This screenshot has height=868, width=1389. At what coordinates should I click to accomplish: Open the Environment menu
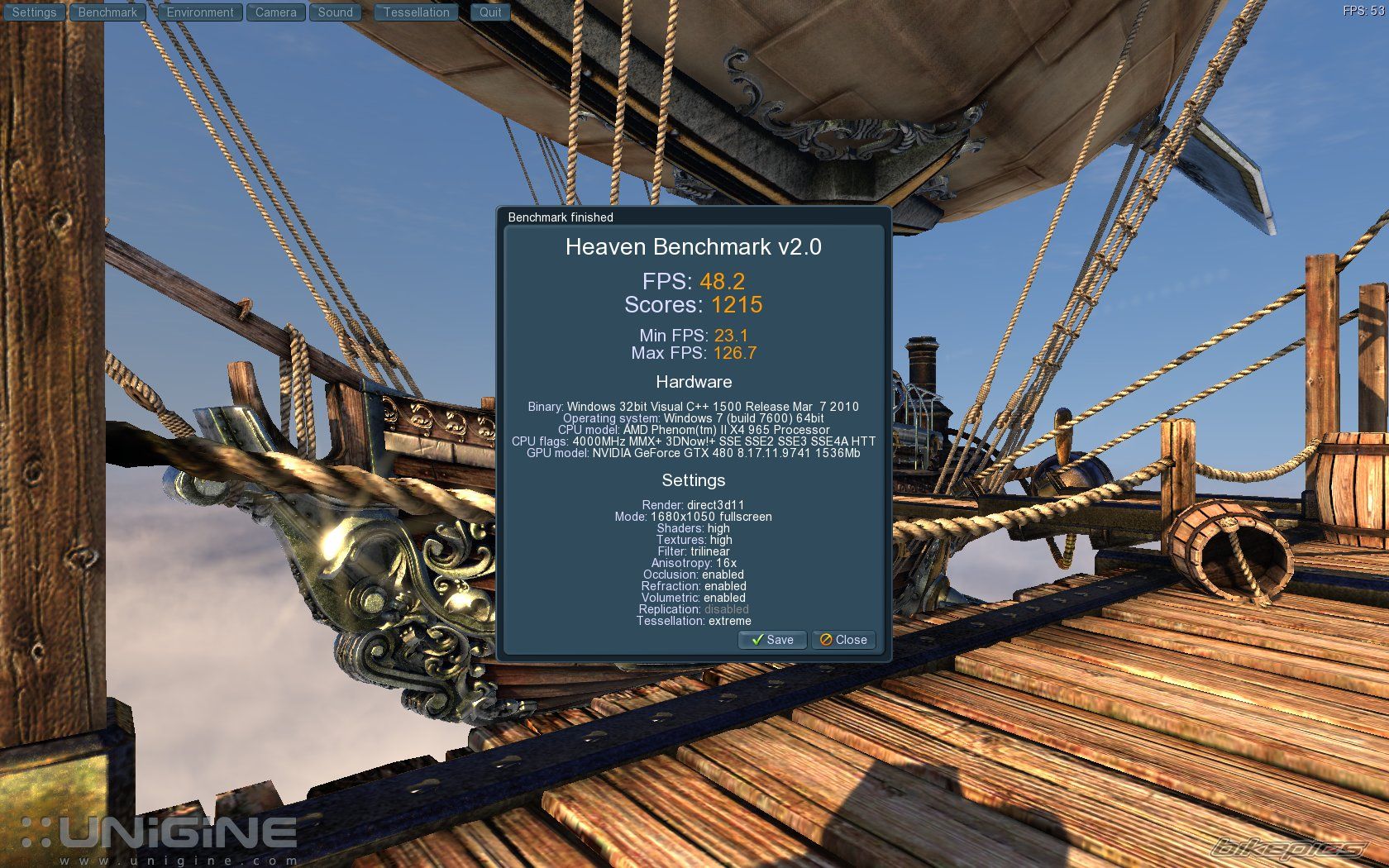[200, 12]
